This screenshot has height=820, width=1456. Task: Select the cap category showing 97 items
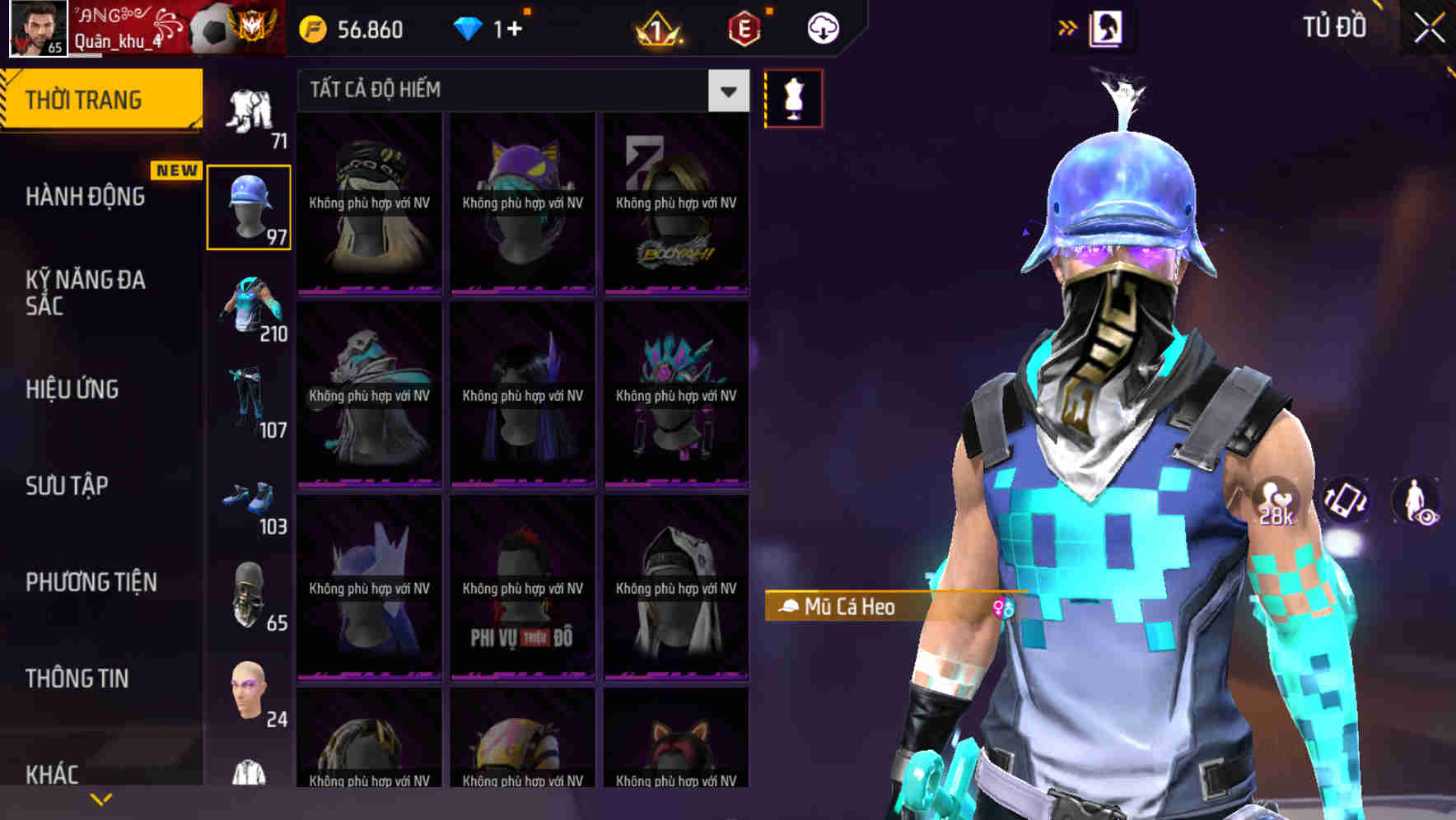coord(250,204)
